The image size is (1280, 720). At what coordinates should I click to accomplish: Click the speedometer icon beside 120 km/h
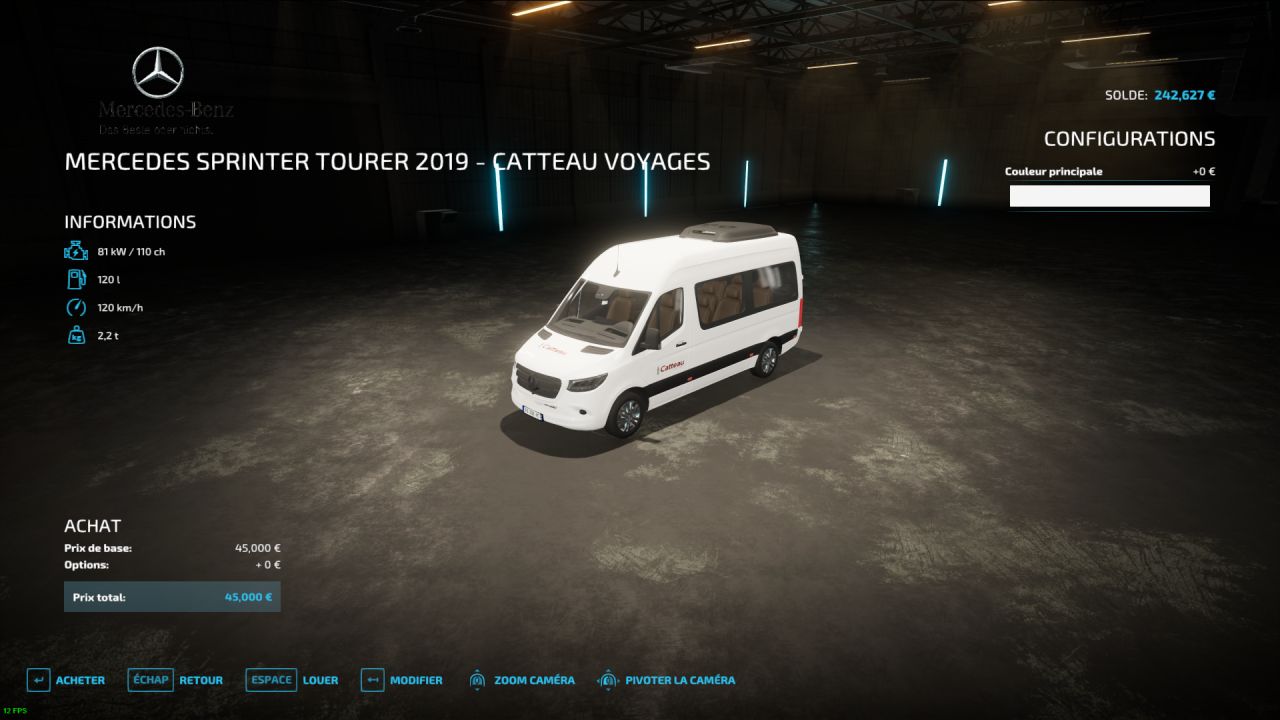pyautogui.click(x=76, y=307)
